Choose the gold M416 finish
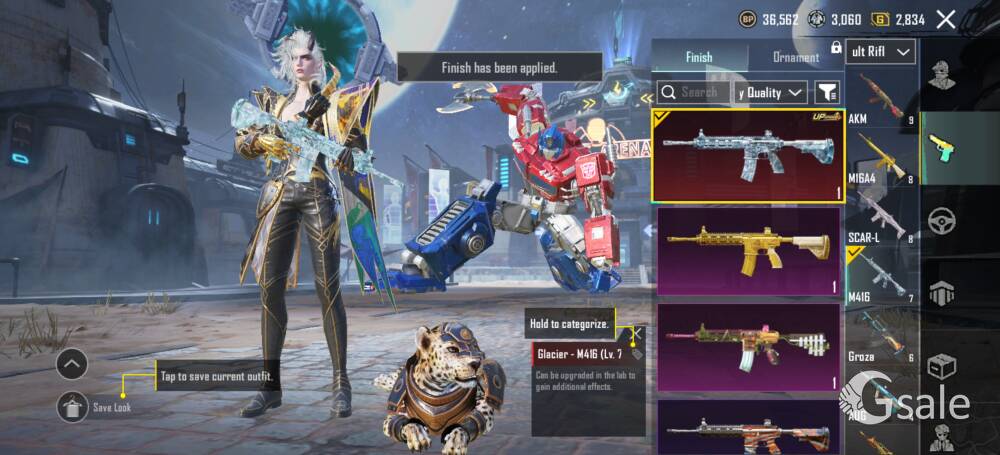 click(x=748, y=251)
